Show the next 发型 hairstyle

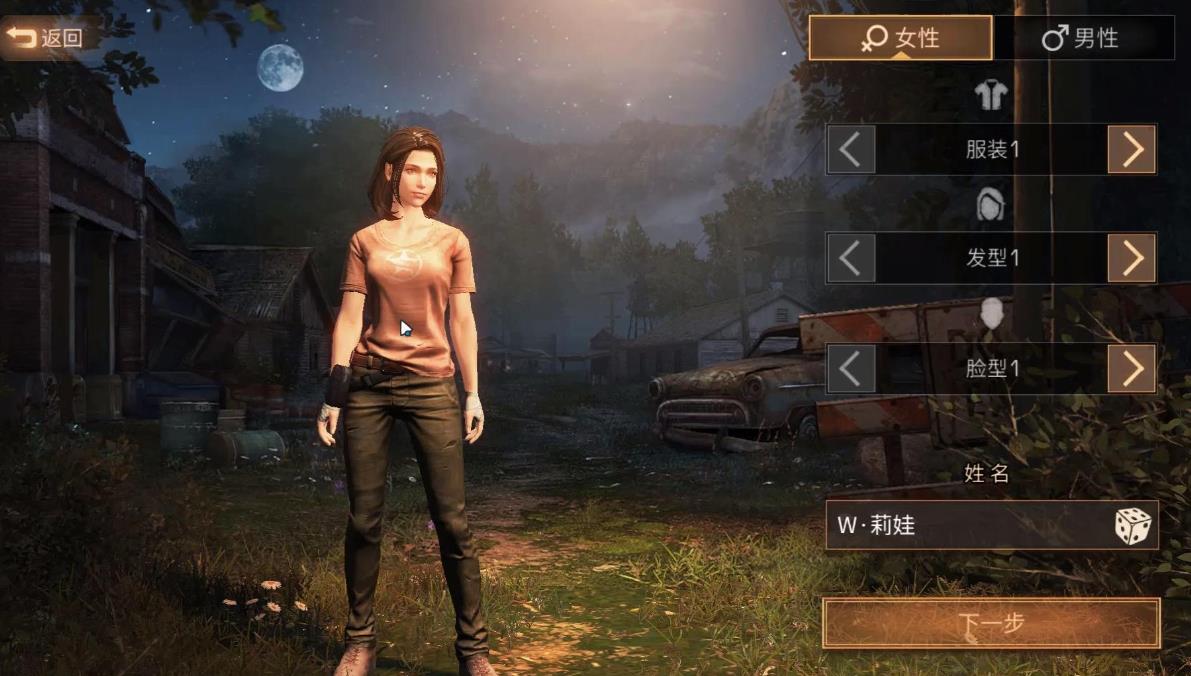pyautogui.click(x=1131, y=258)
